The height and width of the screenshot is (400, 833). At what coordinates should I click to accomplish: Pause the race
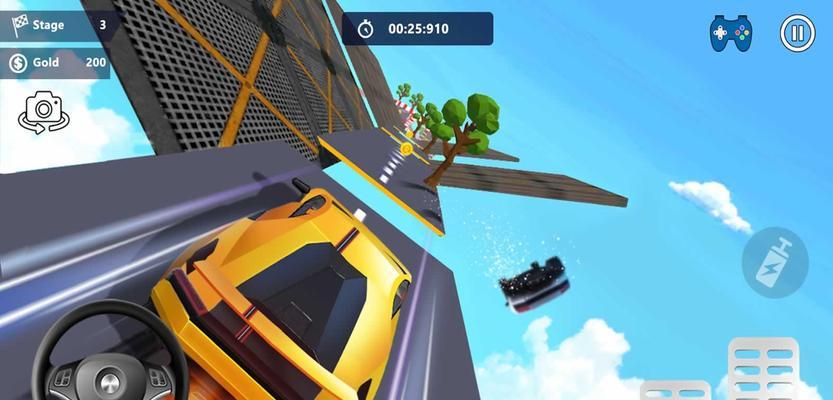tap(797, 33)
